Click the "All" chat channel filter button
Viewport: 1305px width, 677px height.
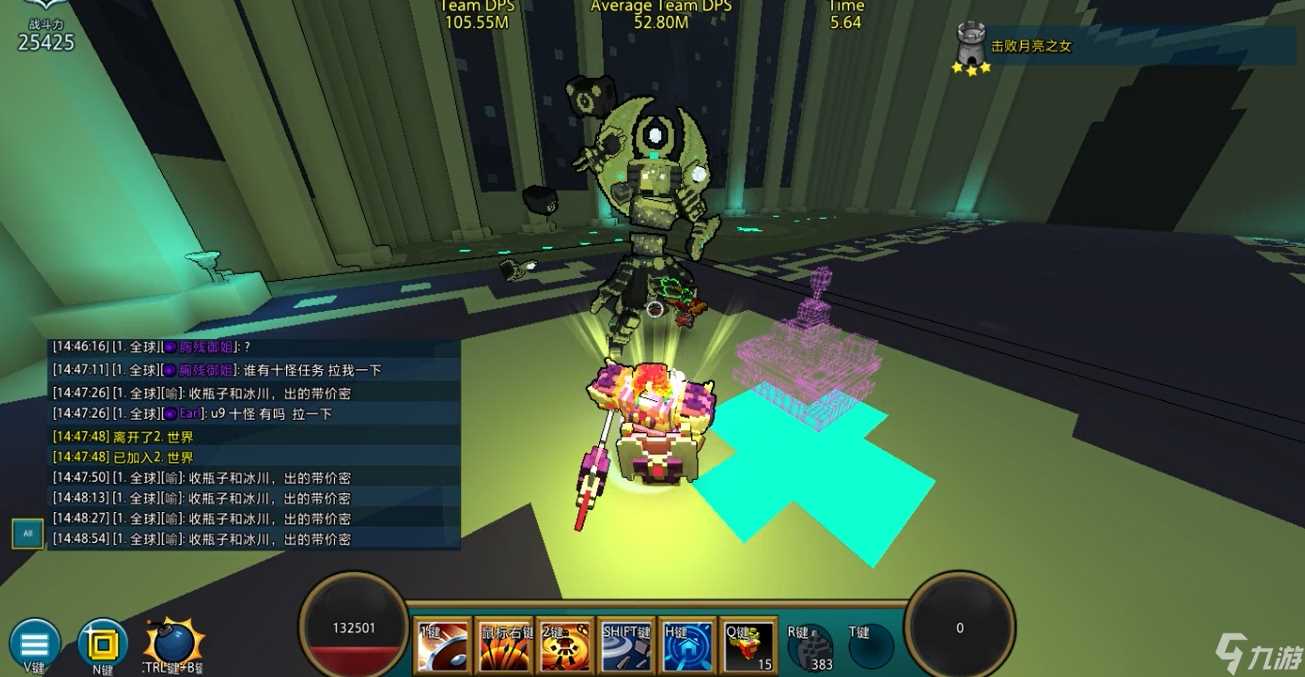click(27, 534)
